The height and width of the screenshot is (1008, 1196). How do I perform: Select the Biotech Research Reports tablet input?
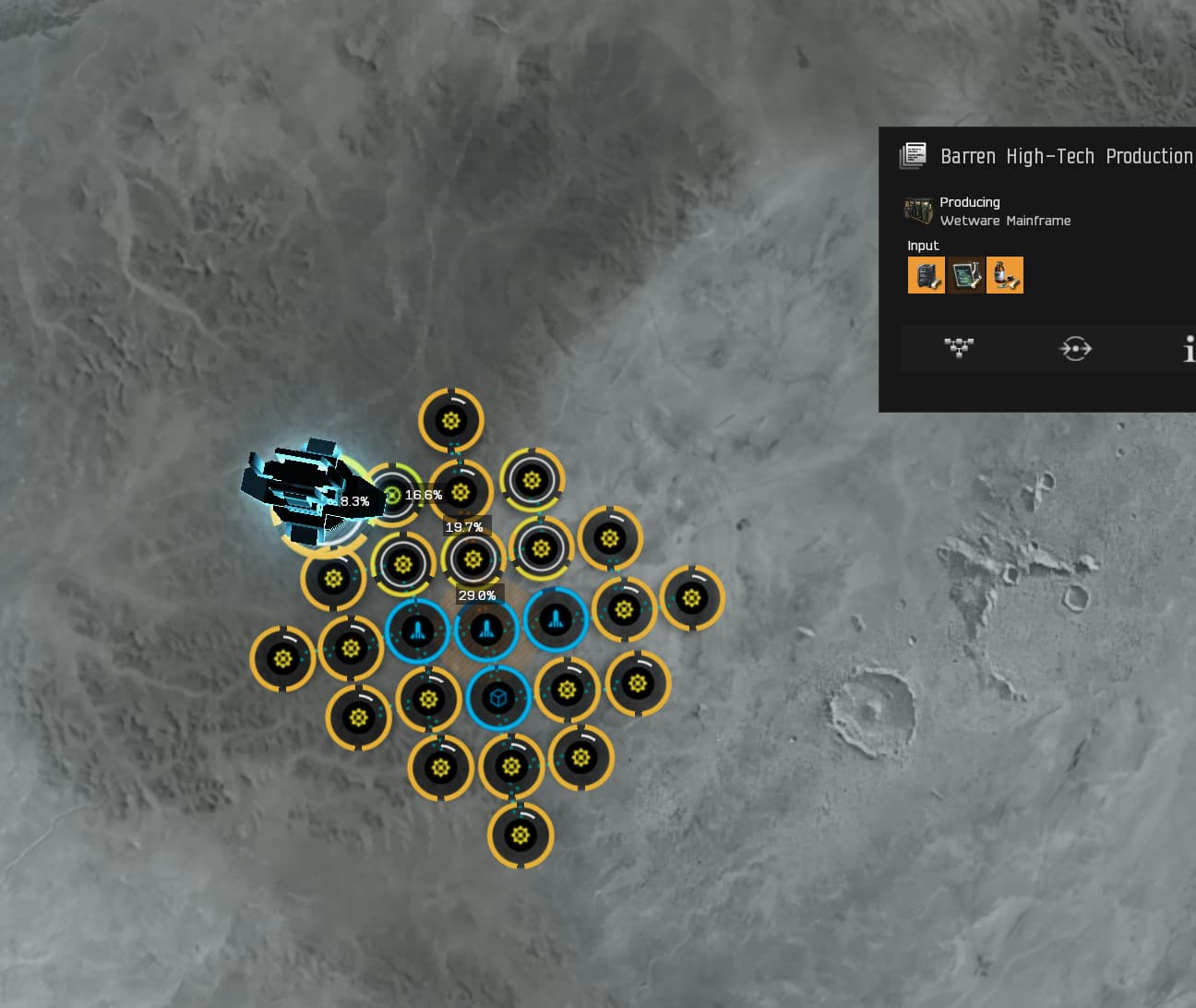click(x=965, y=275)
